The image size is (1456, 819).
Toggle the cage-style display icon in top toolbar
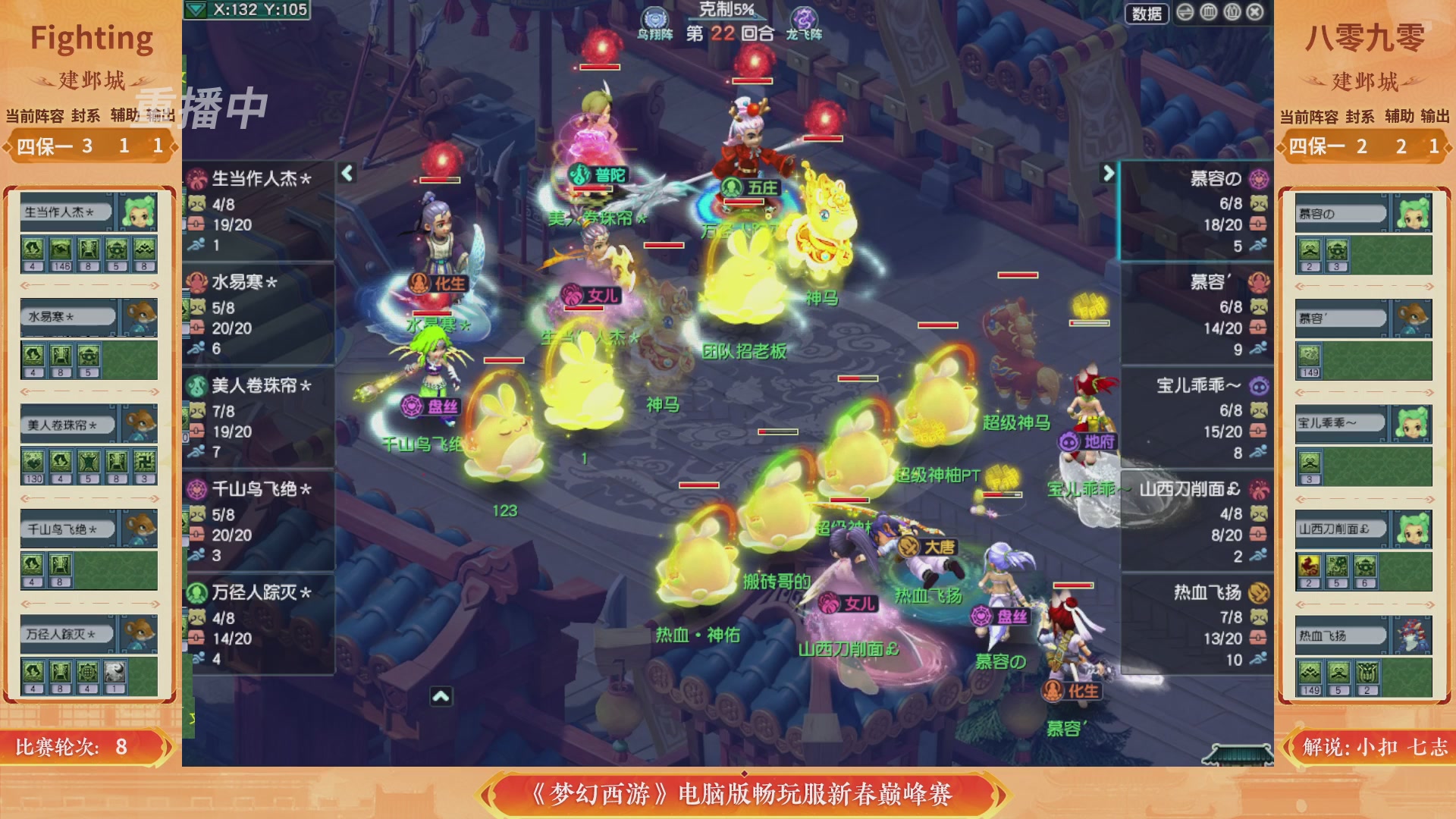1207,12
